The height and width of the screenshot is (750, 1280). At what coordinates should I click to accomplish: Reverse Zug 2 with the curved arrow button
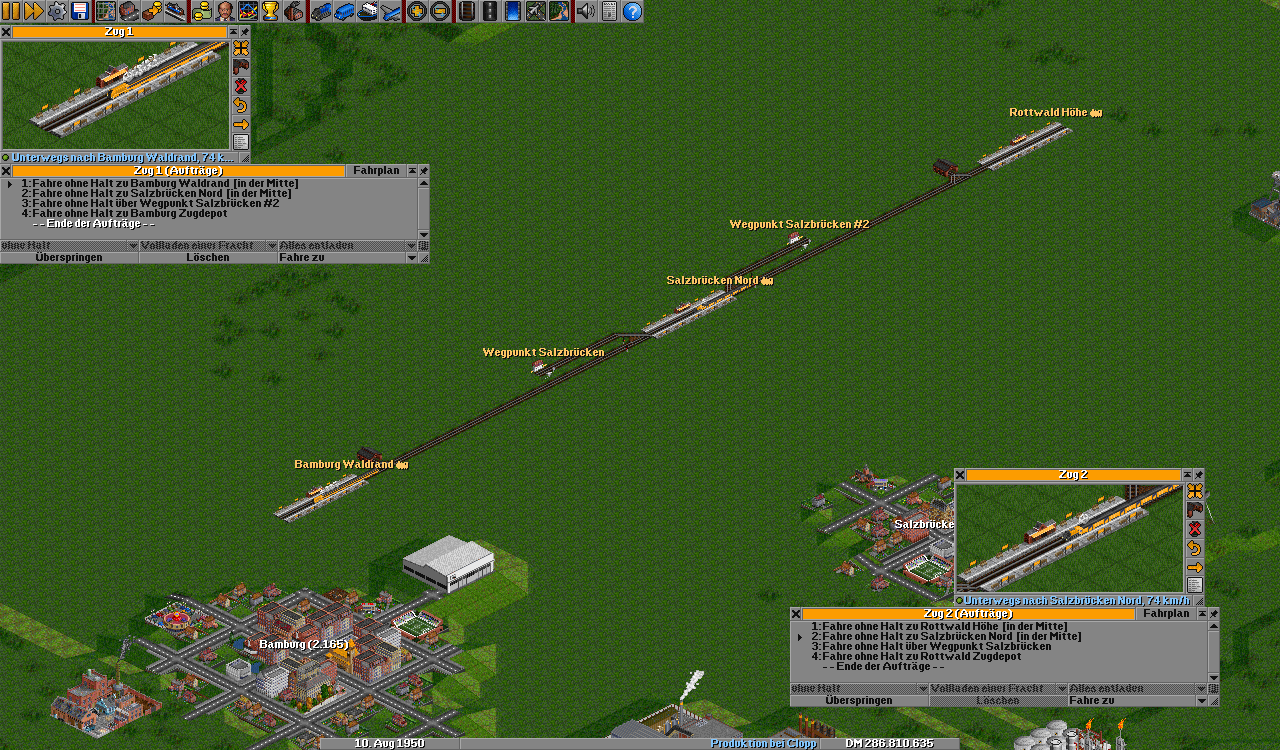1194,548
